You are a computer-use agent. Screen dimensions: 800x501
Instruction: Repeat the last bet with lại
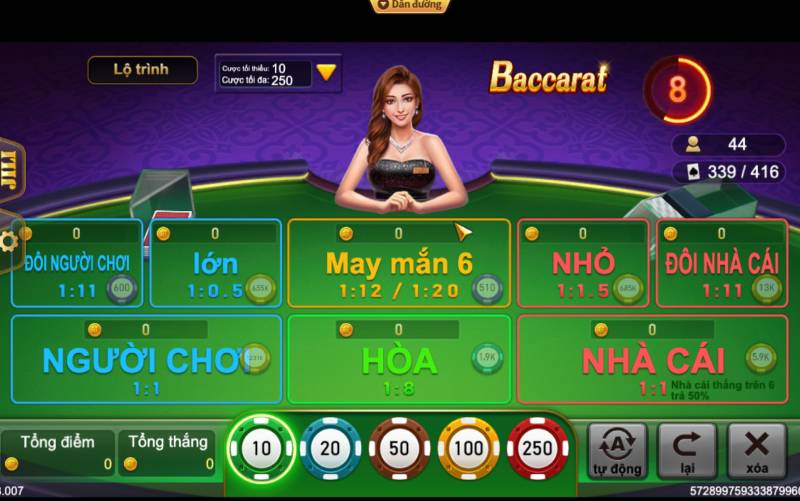pos(687,451)
